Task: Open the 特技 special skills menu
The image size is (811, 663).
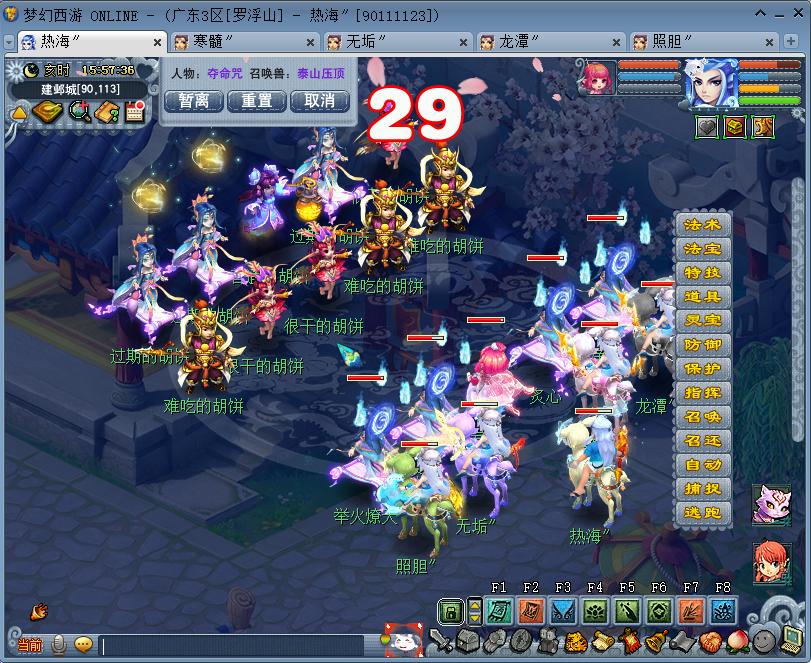Action: click(702, 274)
